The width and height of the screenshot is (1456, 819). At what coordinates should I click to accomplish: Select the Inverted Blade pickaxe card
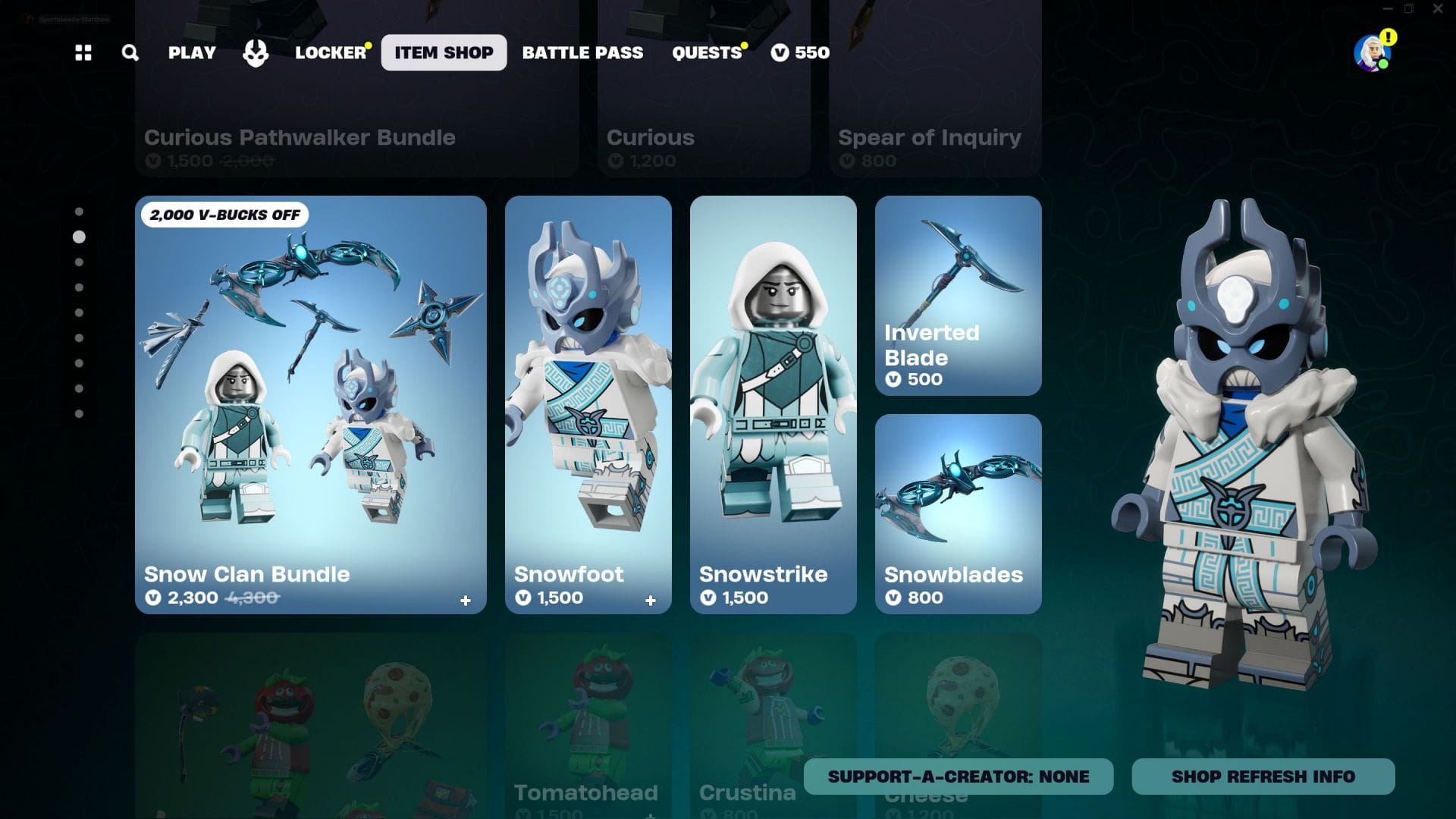pyautogui.click(x=958, y=295)
